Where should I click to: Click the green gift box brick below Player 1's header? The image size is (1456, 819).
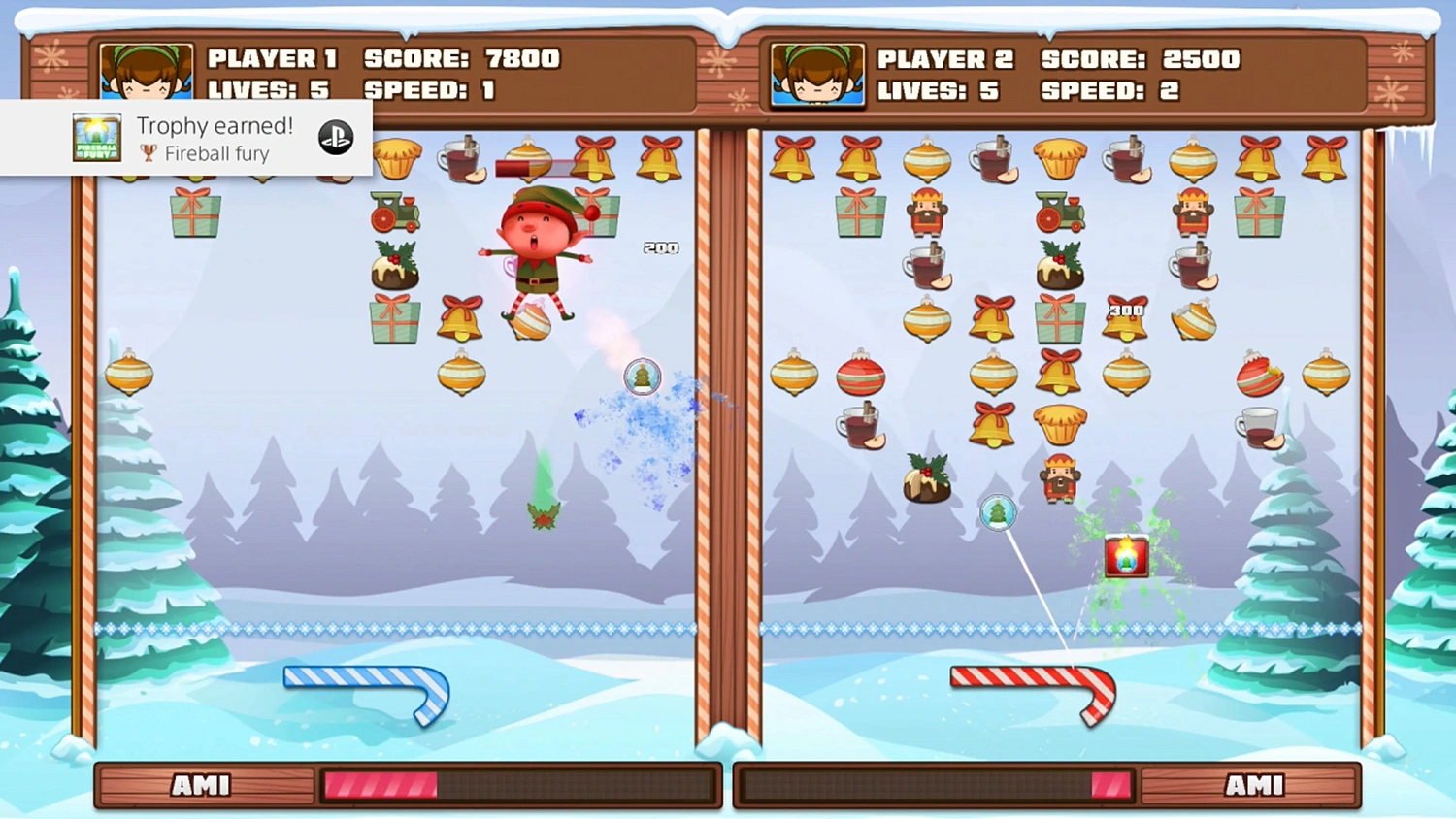point(195,213)
